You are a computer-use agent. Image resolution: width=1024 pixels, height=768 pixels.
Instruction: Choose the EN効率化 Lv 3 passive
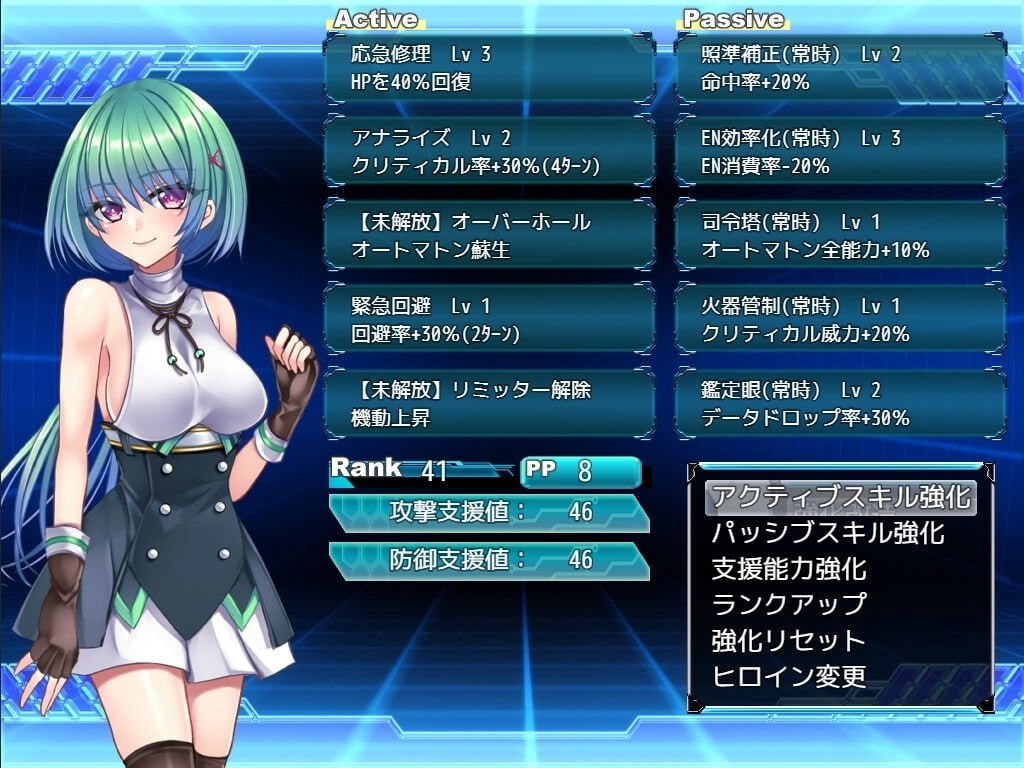(x=840, y=152)
